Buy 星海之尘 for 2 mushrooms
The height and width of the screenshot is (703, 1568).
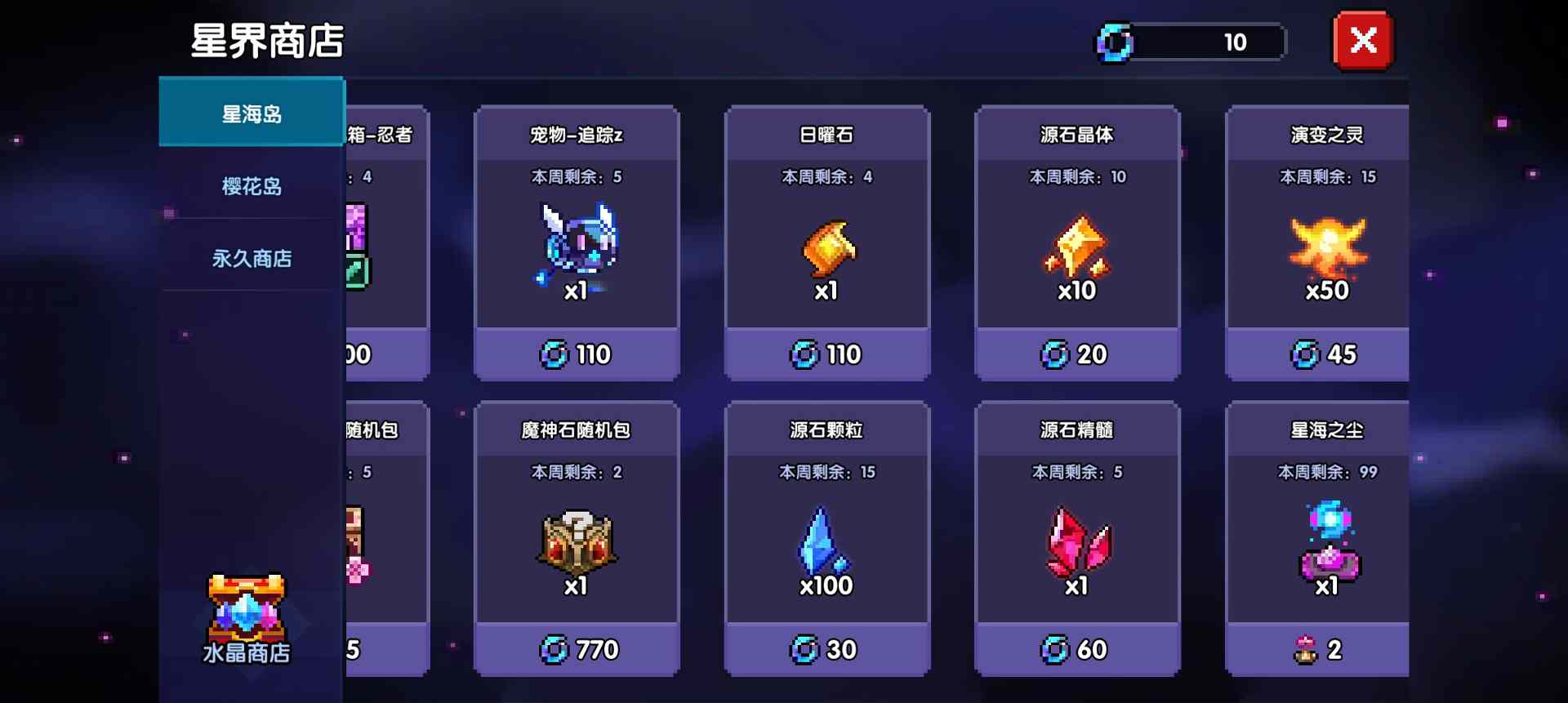[x=1326, y=649]
